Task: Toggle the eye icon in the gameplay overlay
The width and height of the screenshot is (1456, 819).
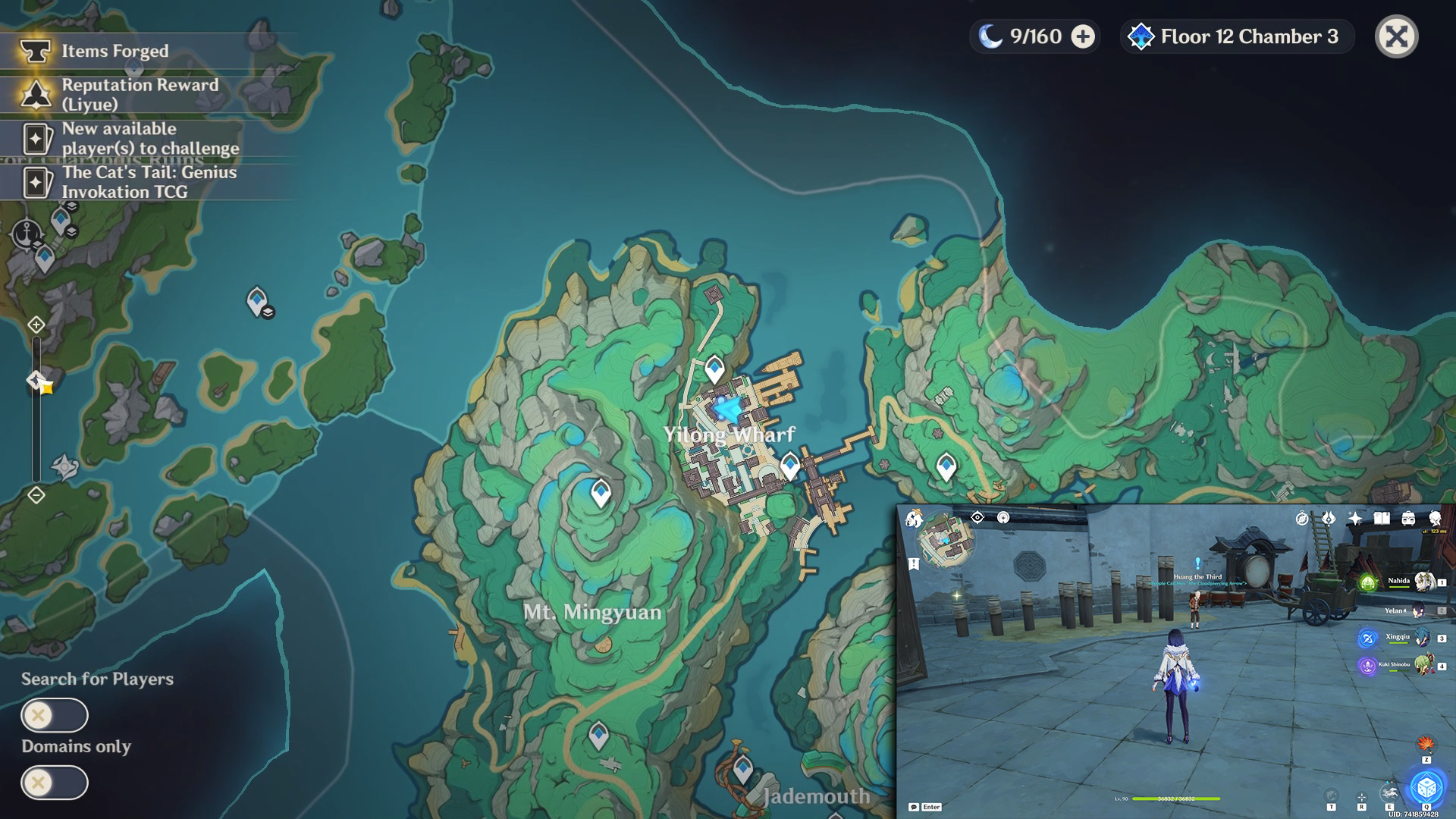Action: tap(977, 519)
